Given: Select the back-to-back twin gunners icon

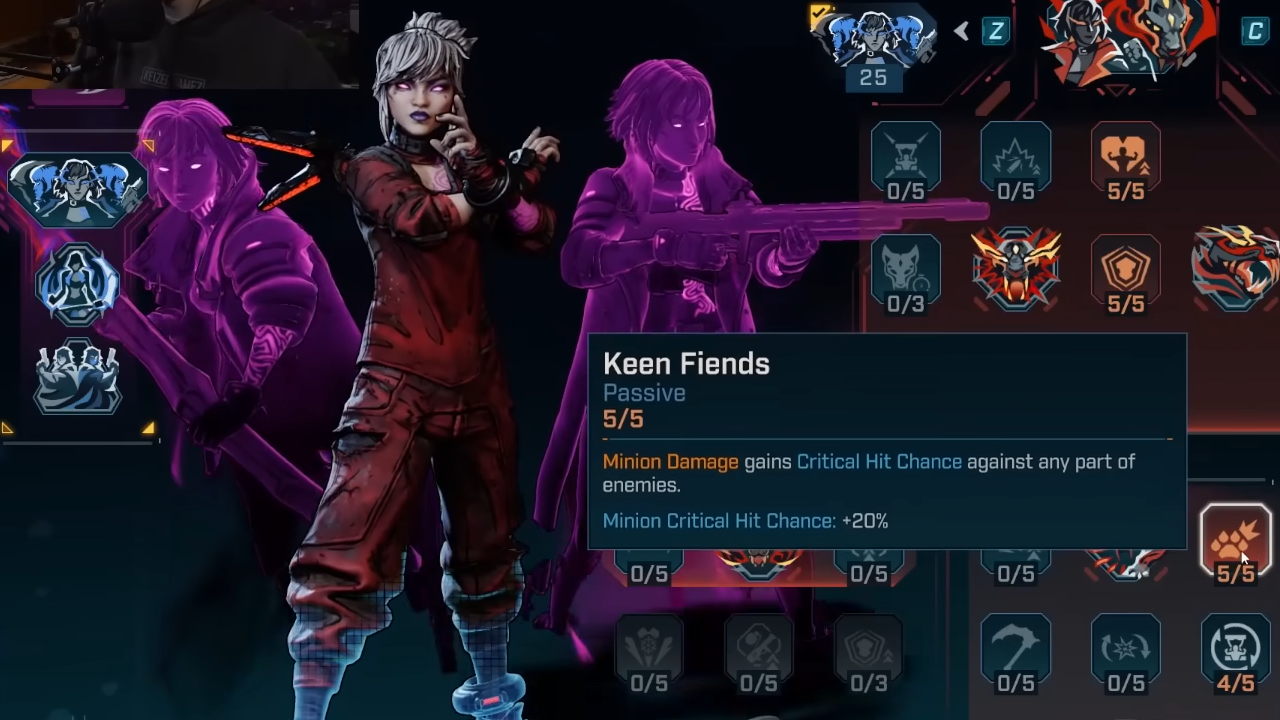Looking at the screenshot, I should (x=78, y=377).
